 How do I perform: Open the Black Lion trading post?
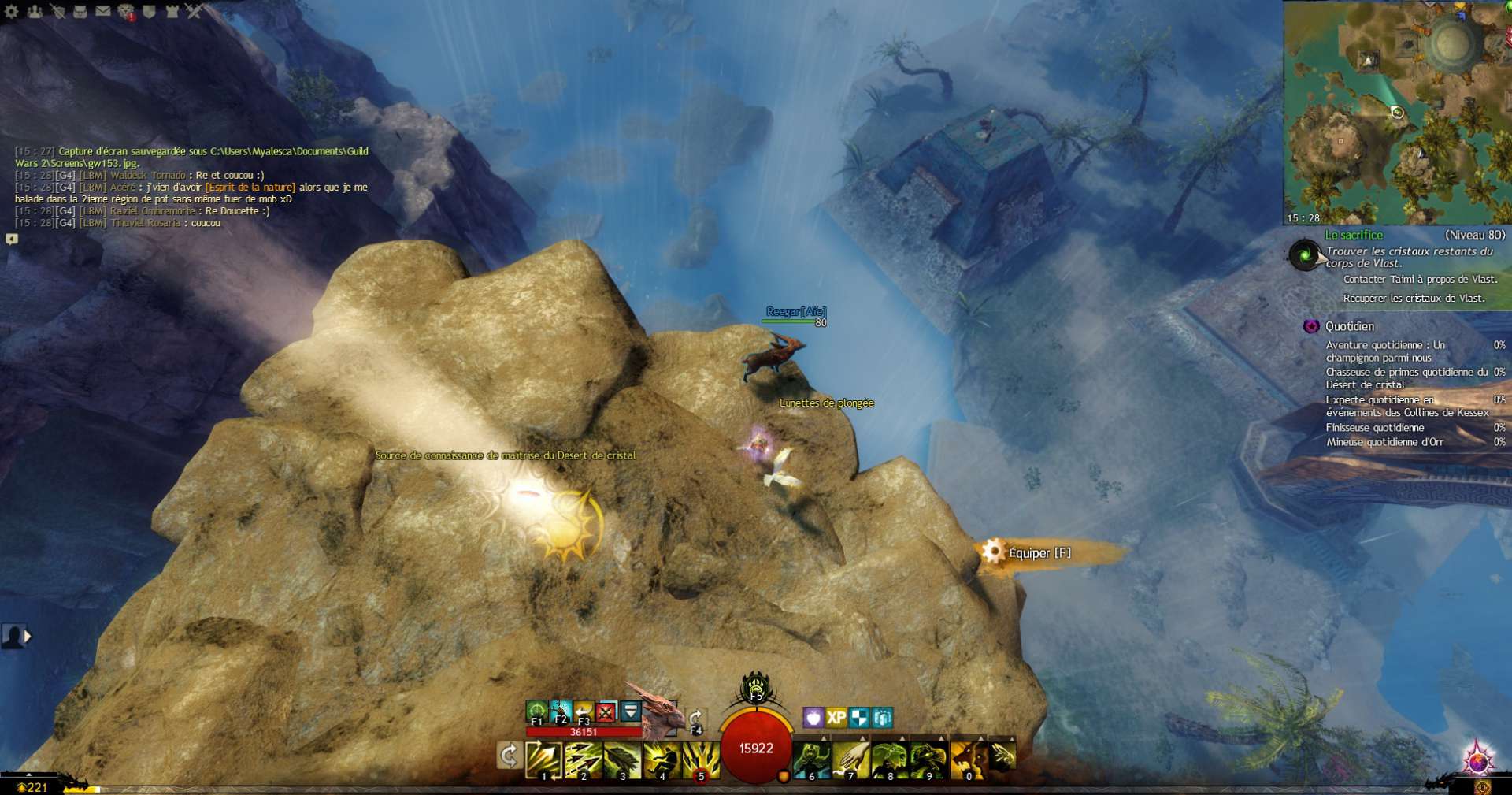(126, 11)
